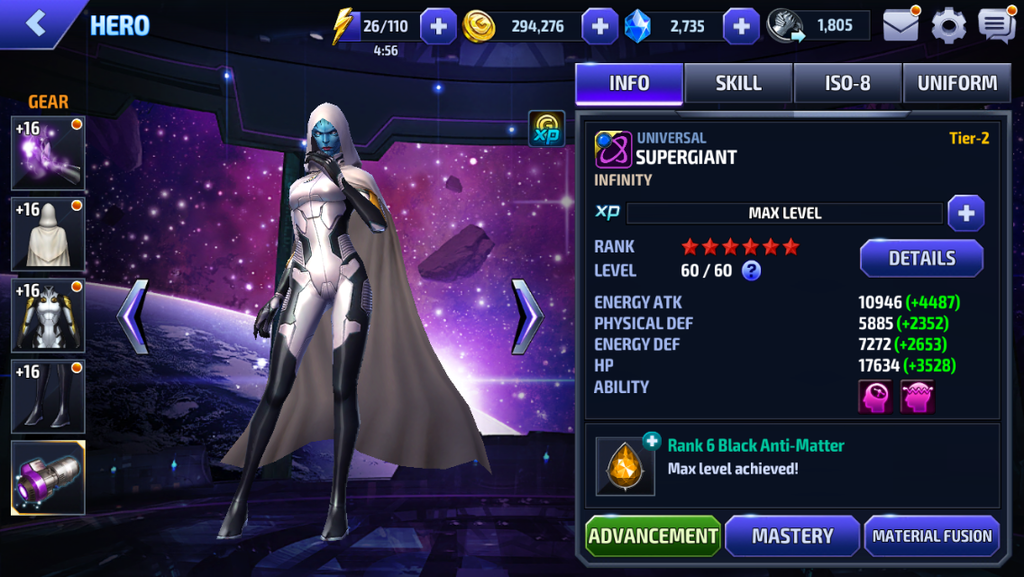This screenshot has height=577, width=1024.
Task: Purchase more crystals with the plus button
Action: pyautogui.click(x=741, y=26)
